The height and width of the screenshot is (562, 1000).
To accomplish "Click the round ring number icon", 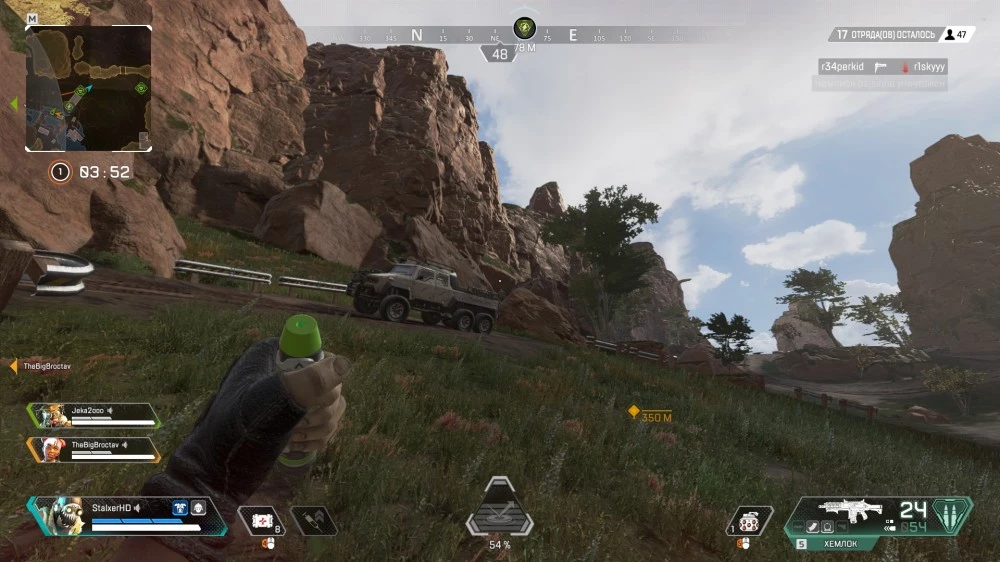I will tap(60, 172).
